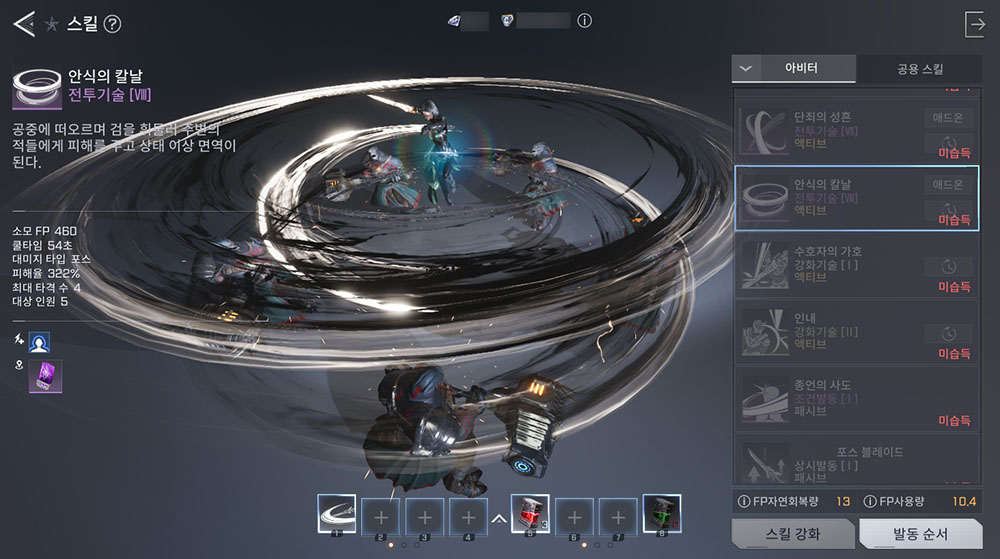Screen dimensions: 1000x559
Task: Expand the class dropdown arrow beside 아비터
Action: pos(744,68)
